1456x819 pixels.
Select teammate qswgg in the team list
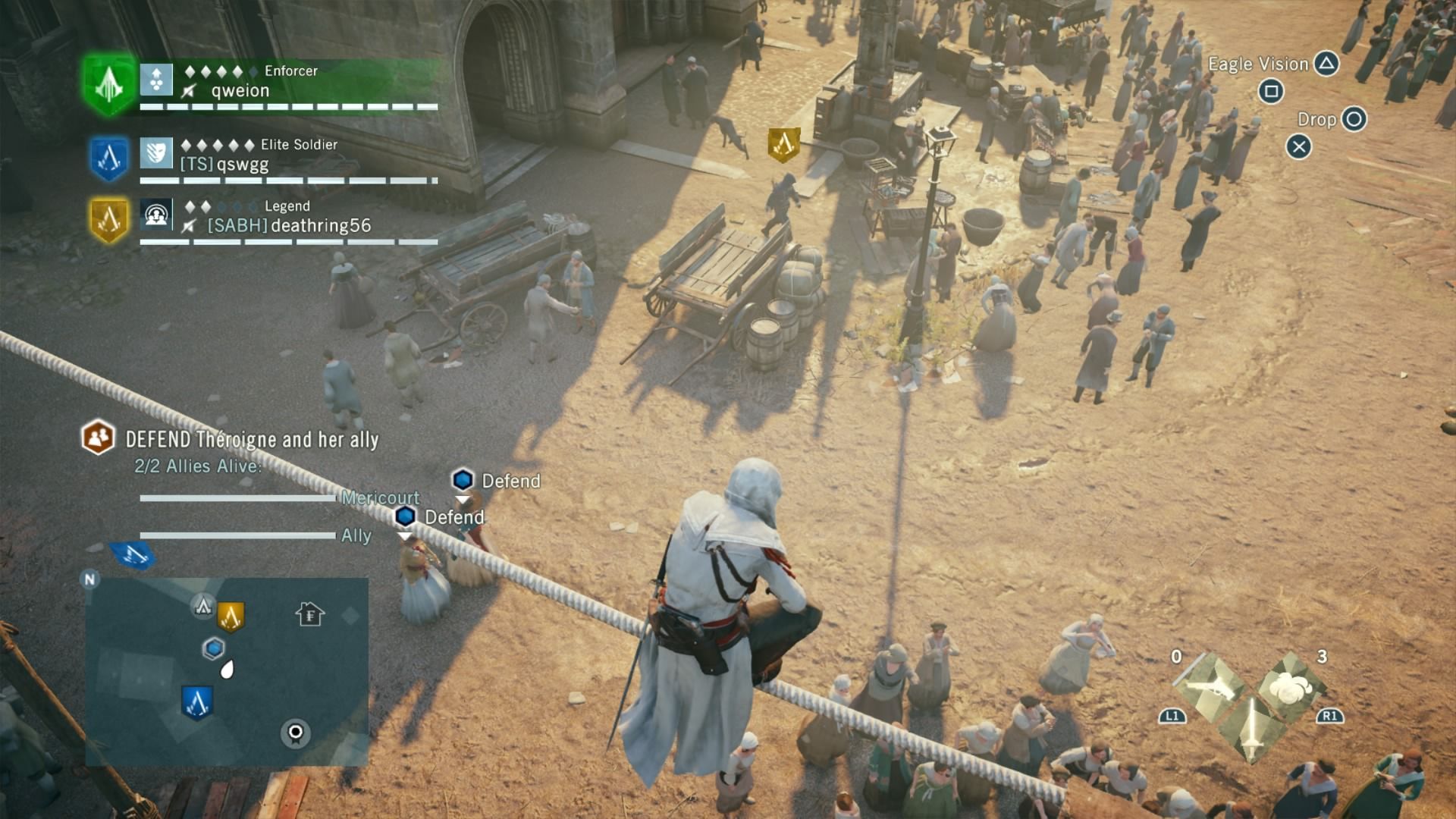(x=242, y=165)
